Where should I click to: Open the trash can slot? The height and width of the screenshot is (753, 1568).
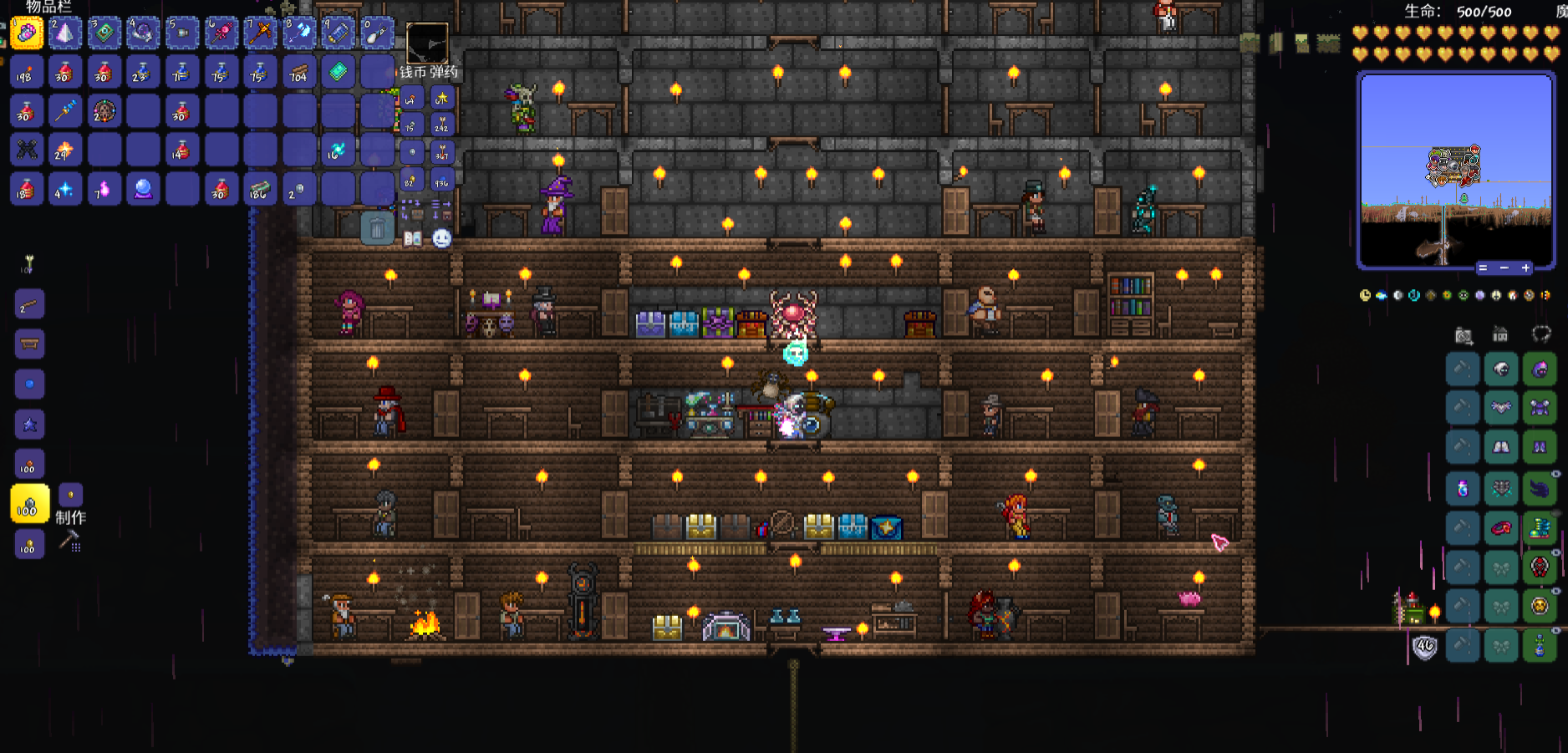pyautogui.click(x=377, y=227)
